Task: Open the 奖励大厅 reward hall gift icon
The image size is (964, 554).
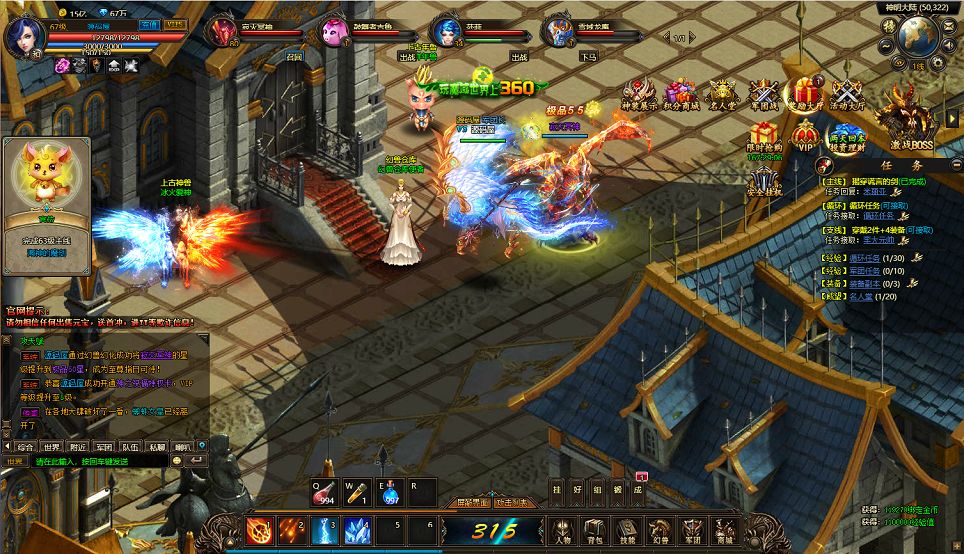Action: pos(803,93)
